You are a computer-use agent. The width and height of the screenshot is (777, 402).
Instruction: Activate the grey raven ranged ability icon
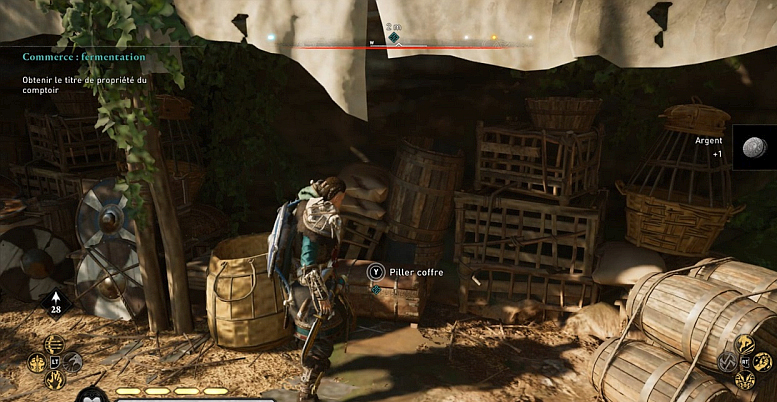(74, 362)
